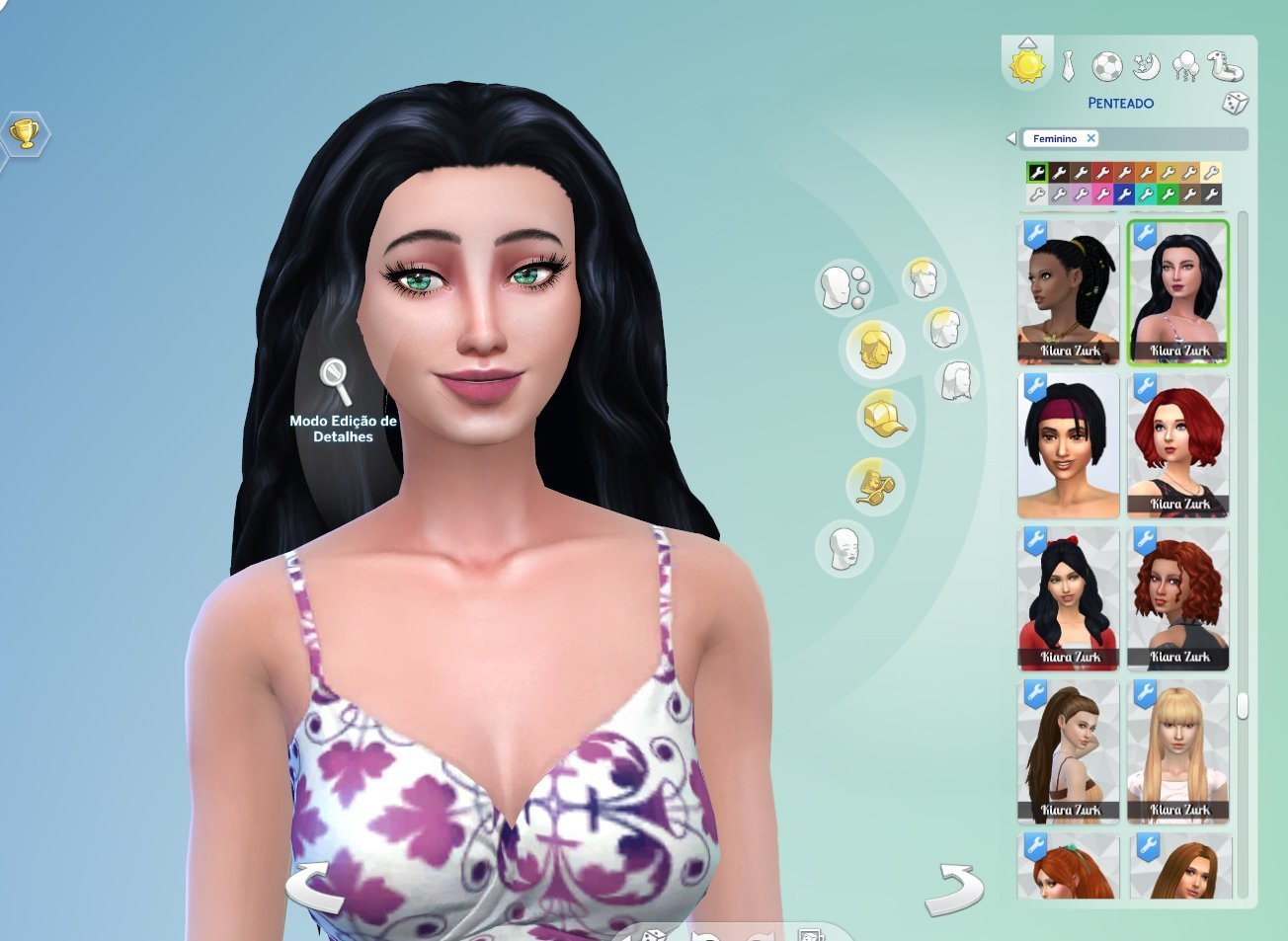Open the trophy icon in the left corner

click(25, 133)
